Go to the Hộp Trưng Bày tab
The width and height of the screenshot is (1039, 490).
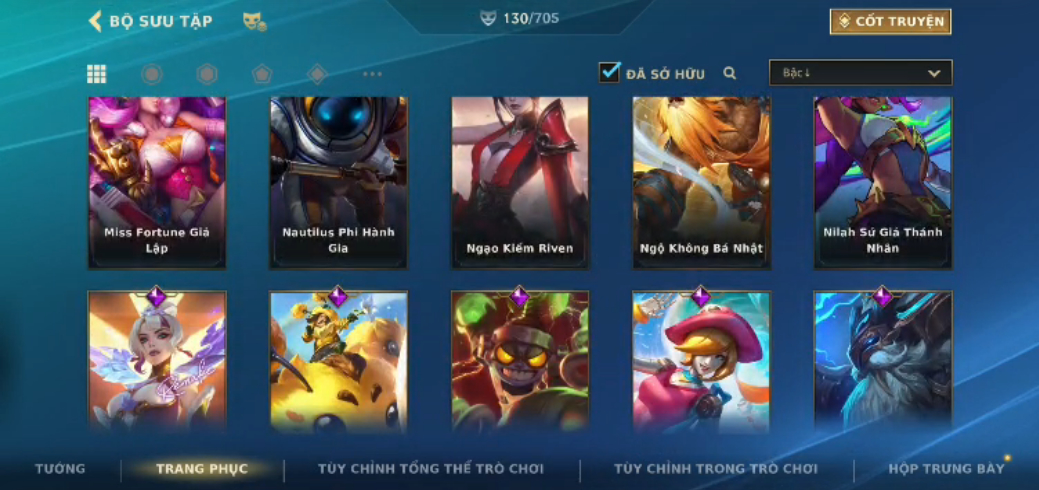pos(946,468)
